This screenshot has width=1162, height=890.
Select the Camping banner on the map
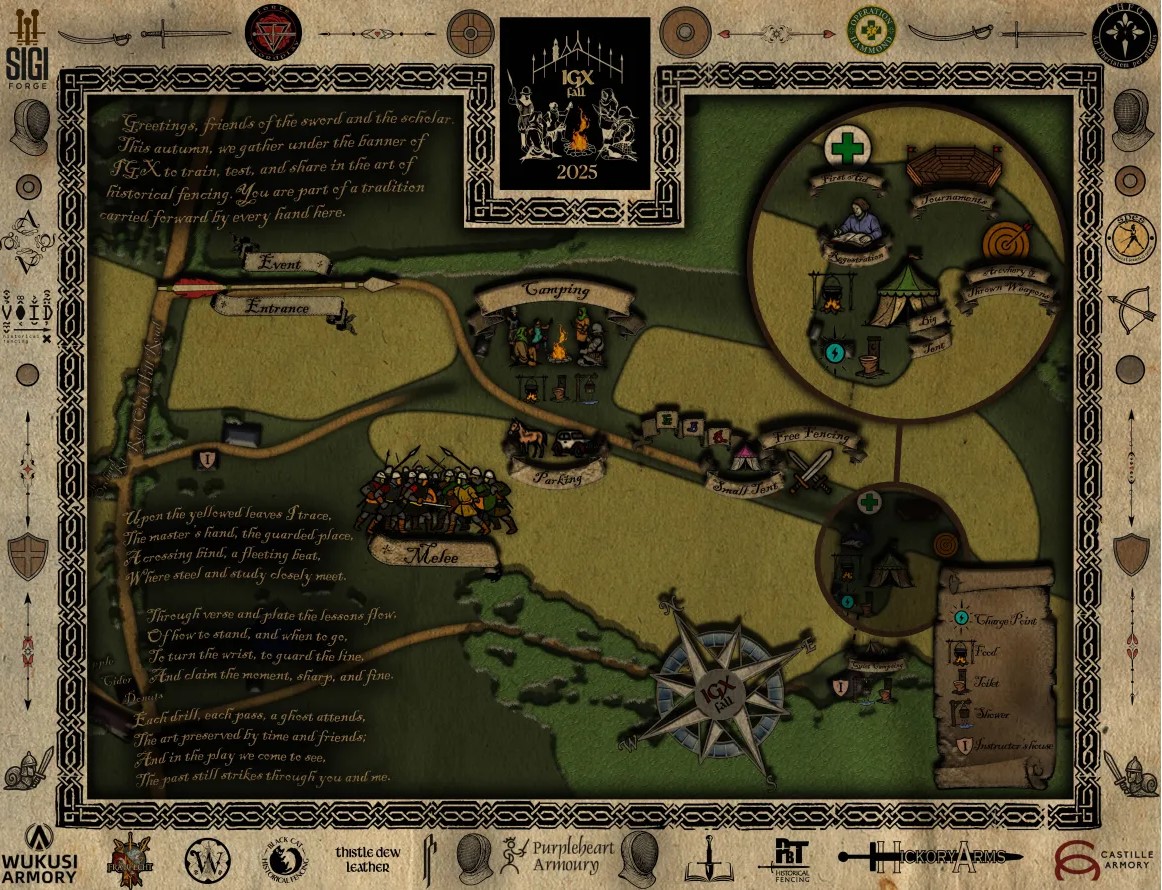[555, 294]
